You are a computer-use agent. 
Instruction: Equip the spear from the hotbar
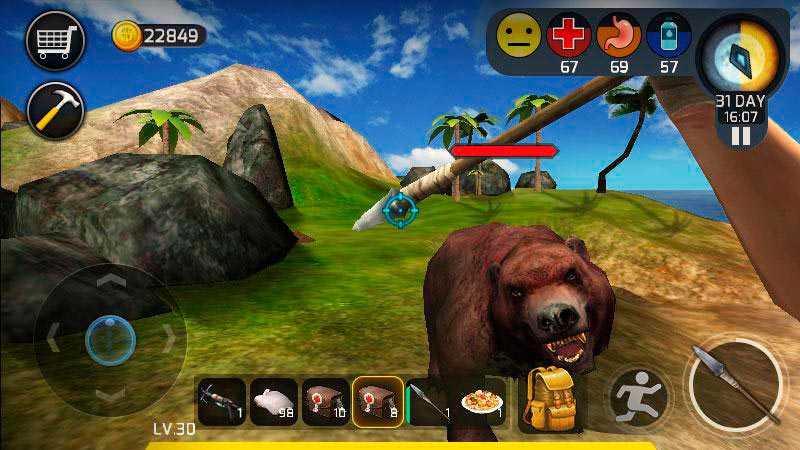coord(431,402)
